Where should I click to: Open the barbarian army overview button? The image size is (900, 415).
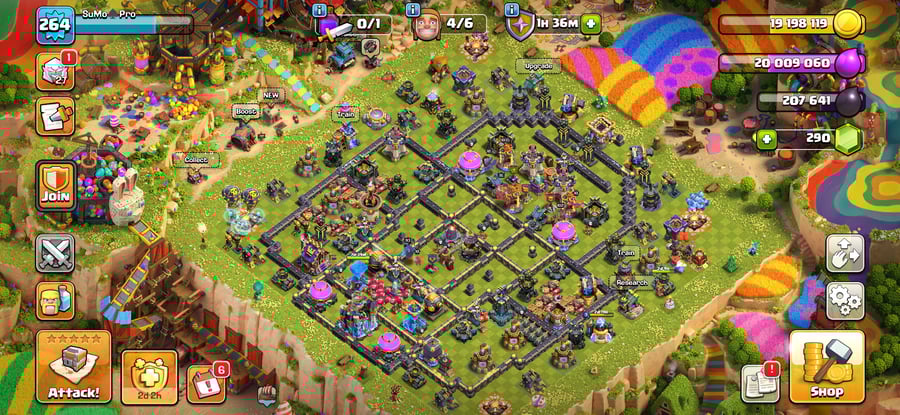56,299
